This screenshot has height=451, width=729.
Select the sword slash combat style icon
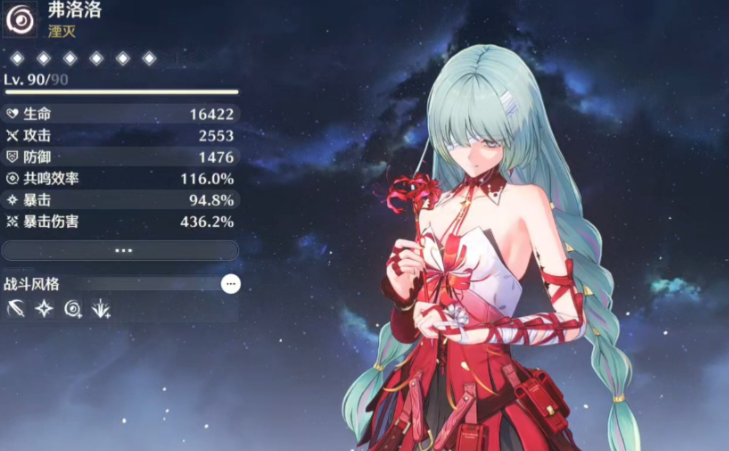point(16,310)
